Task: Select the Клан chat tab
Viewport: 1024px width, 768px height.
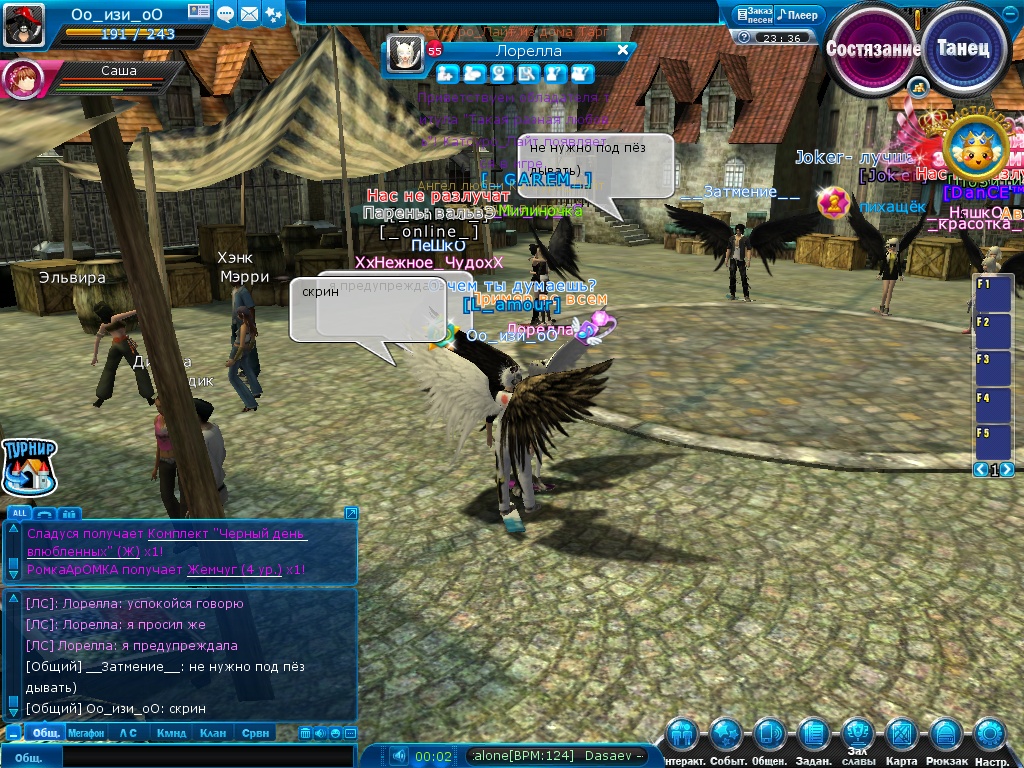Action: pos(213,733)
